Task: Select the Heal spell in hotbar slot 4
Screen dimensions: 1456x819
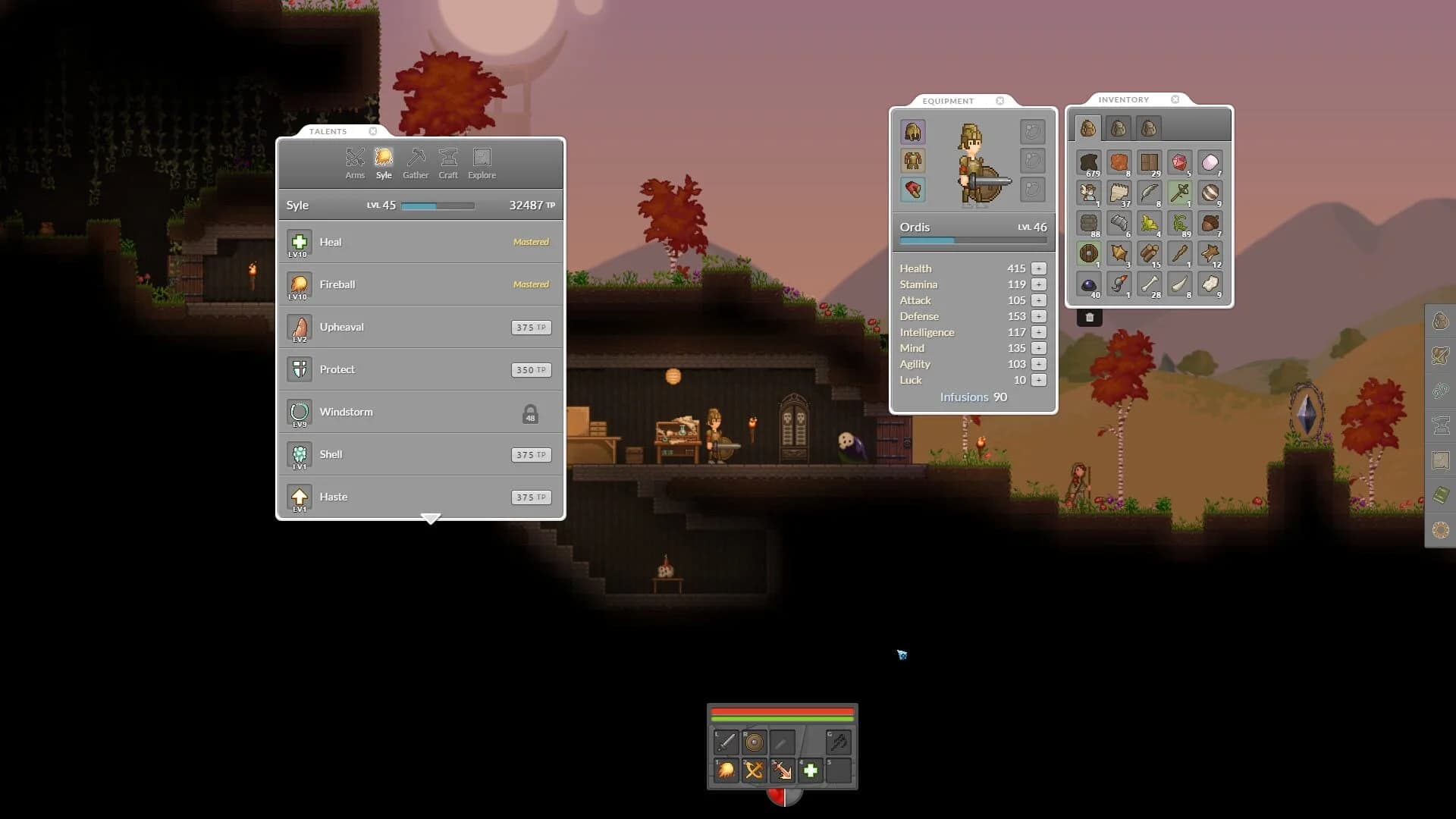Action: point(810,771)
